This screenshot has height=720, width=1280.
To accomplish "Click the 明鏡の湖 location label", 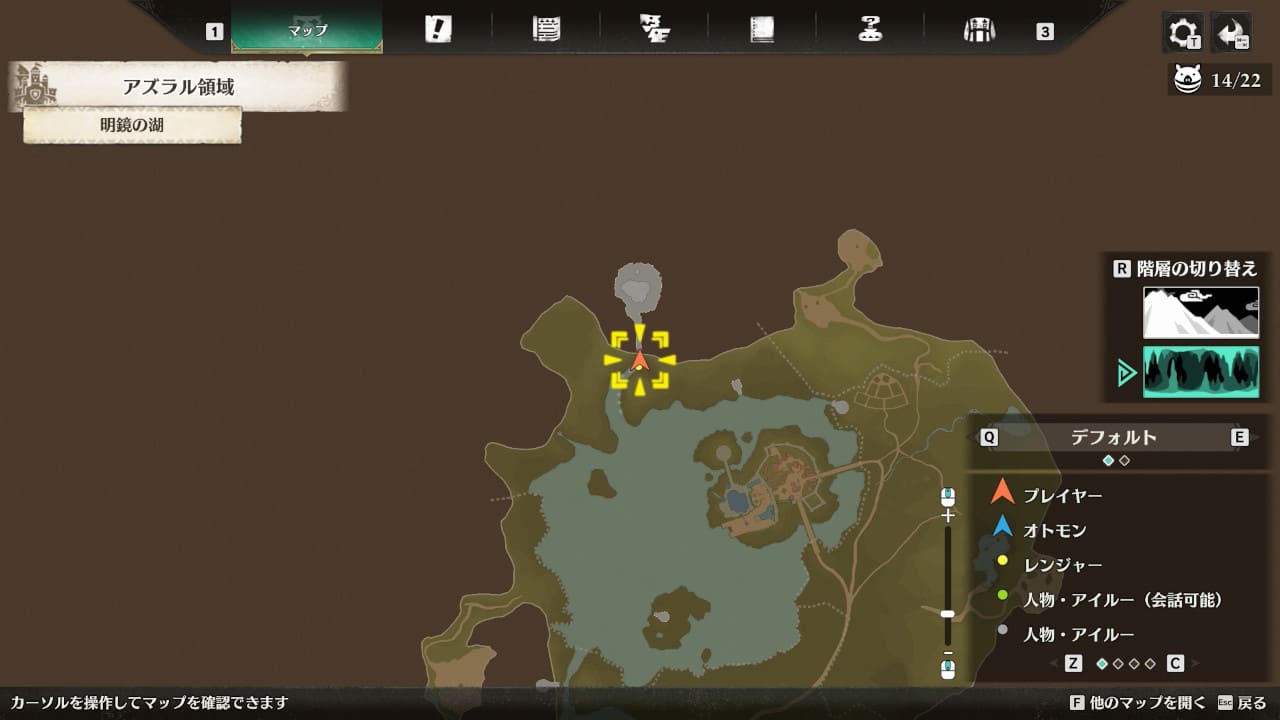I will [132, 125].
